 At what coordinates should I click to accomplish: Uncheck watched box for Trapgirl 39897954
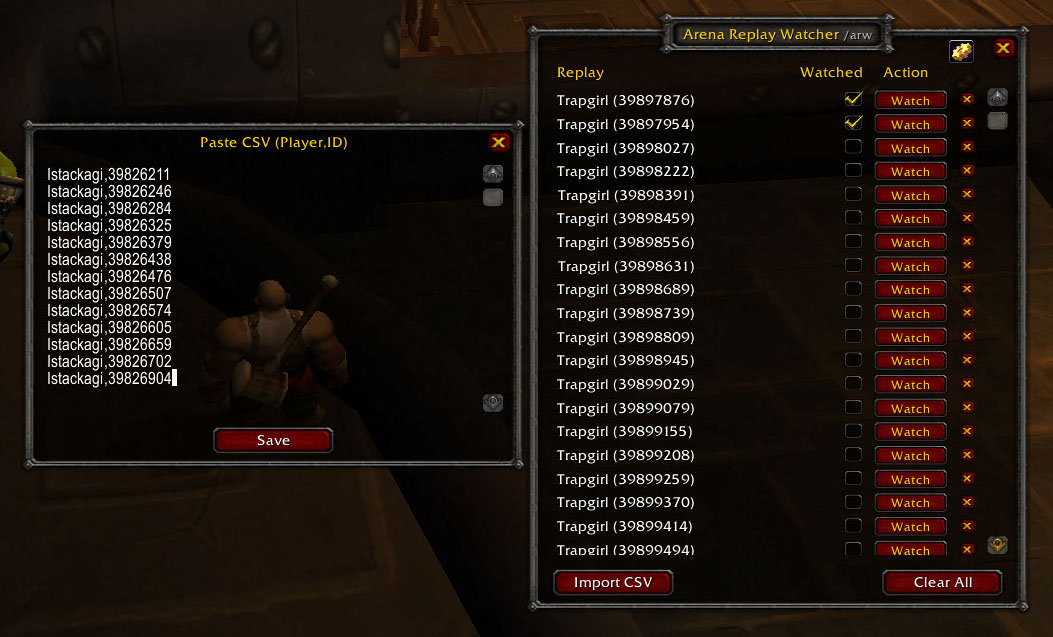click(853, 123)
